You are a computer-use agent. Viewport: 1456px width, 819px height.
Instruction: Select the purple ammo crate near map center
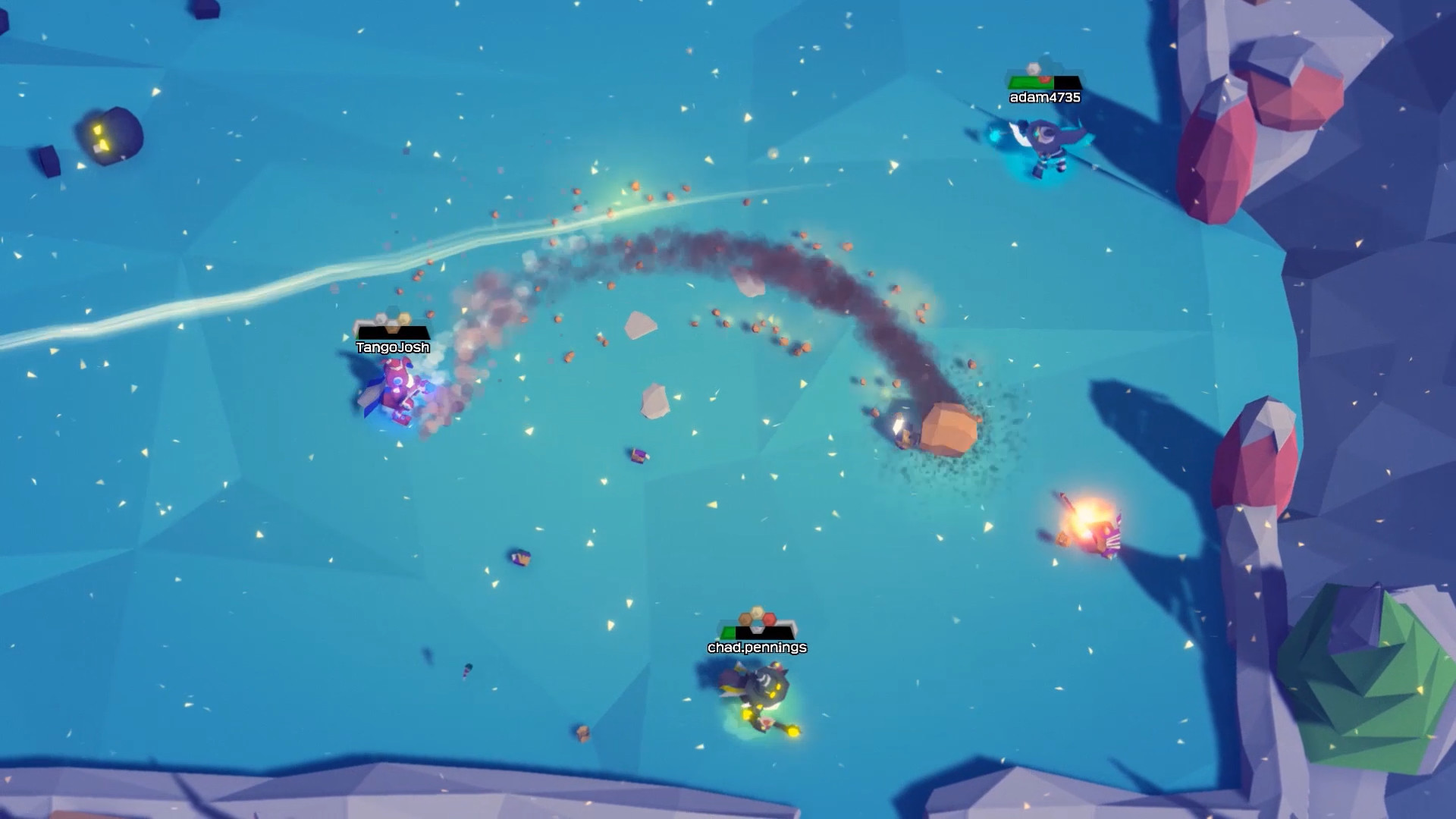[639, 455]
